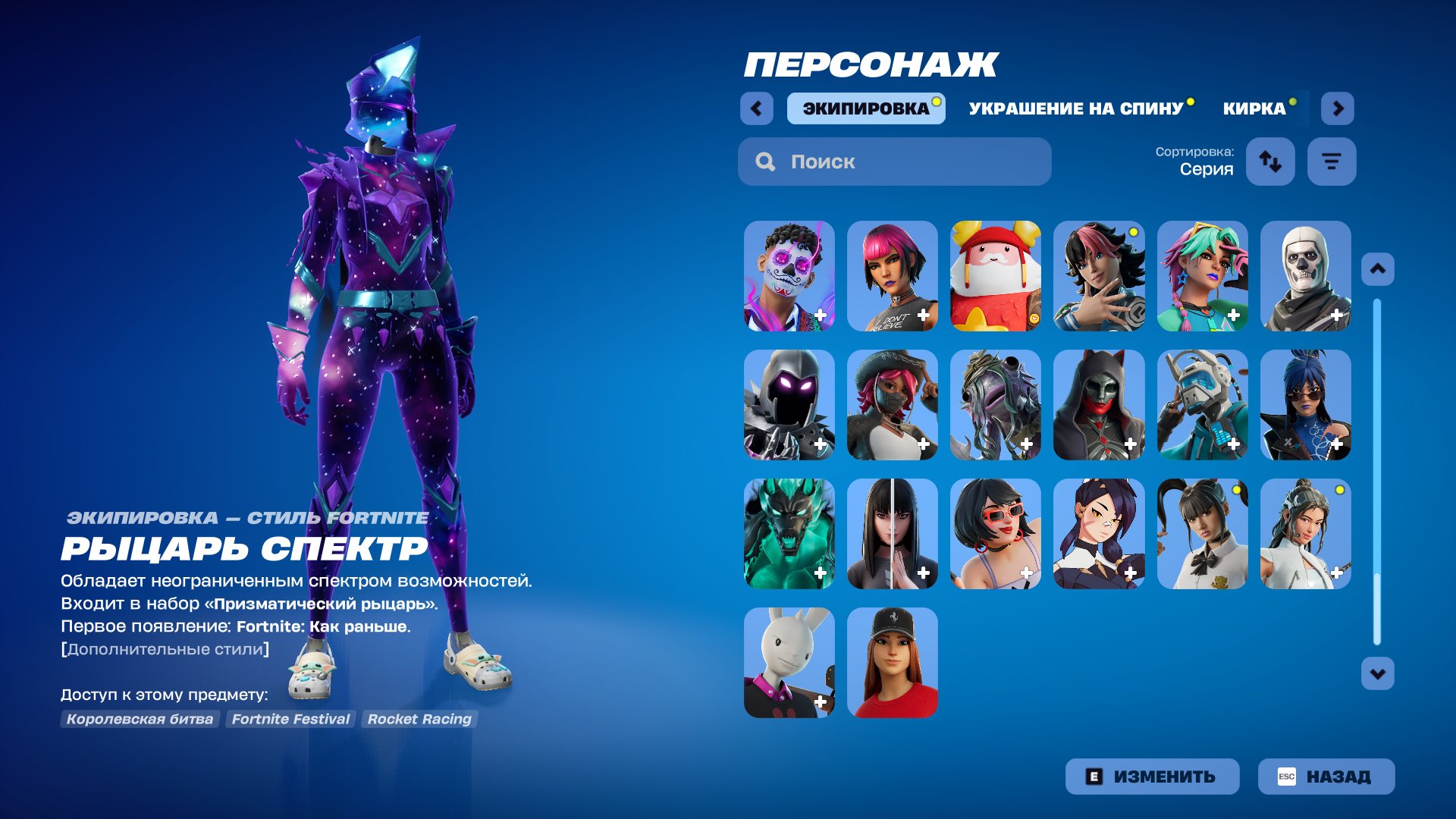This screenshot has width=1456, height=819.
Task: Open the filter icon next to sorting
Action: click(x=1331, y=162)
